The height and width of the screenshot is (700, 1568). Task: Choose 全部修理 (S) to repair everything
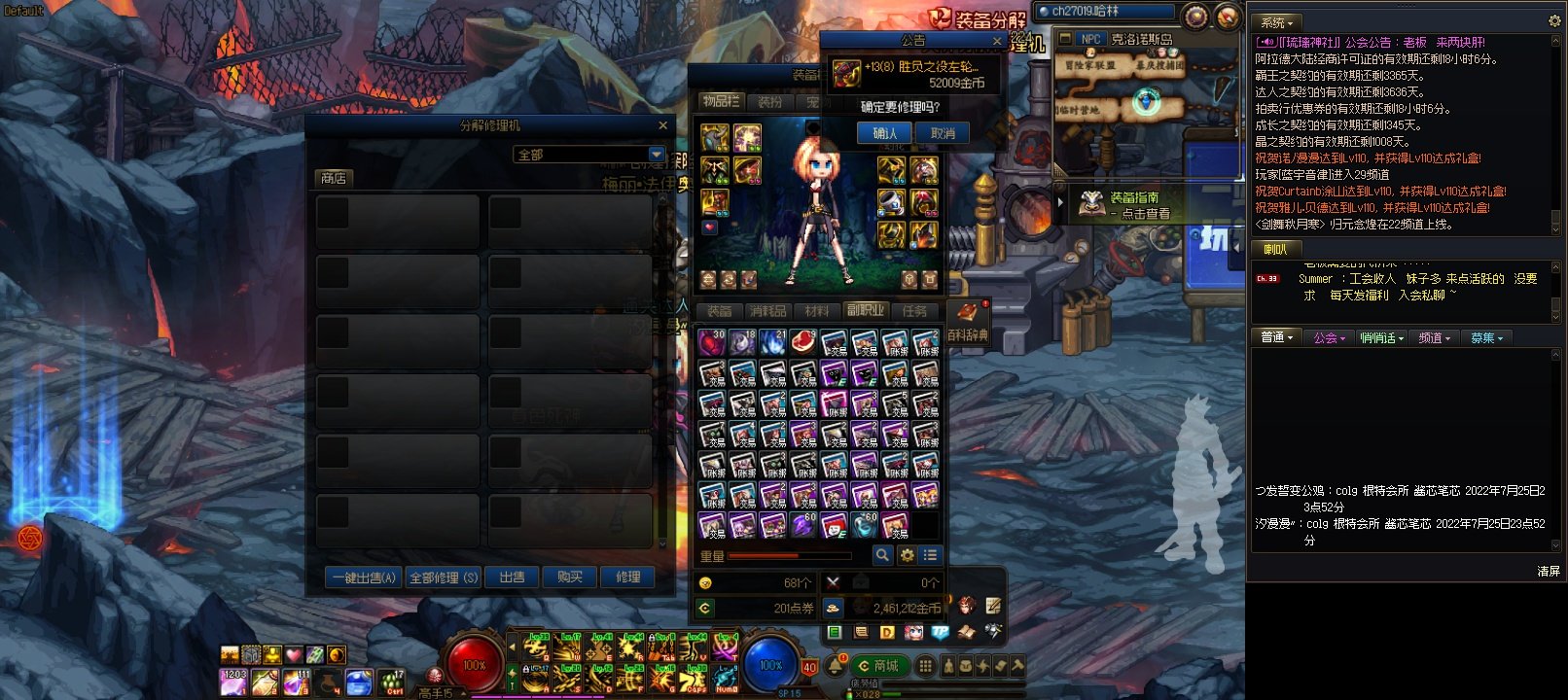pos(443,577)
